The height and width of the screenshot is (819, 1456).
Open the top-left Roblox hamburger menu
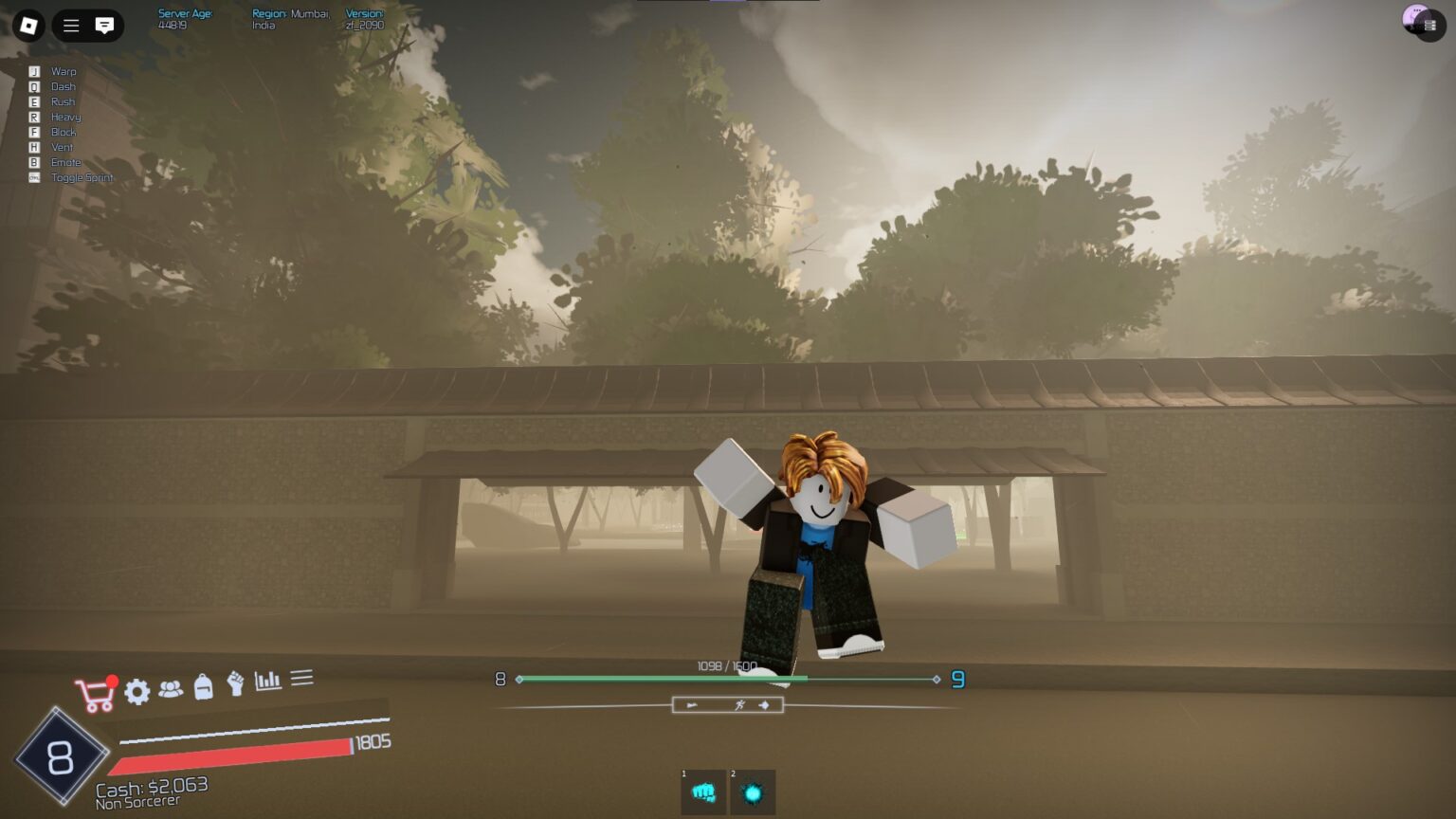tap(70, 26)
